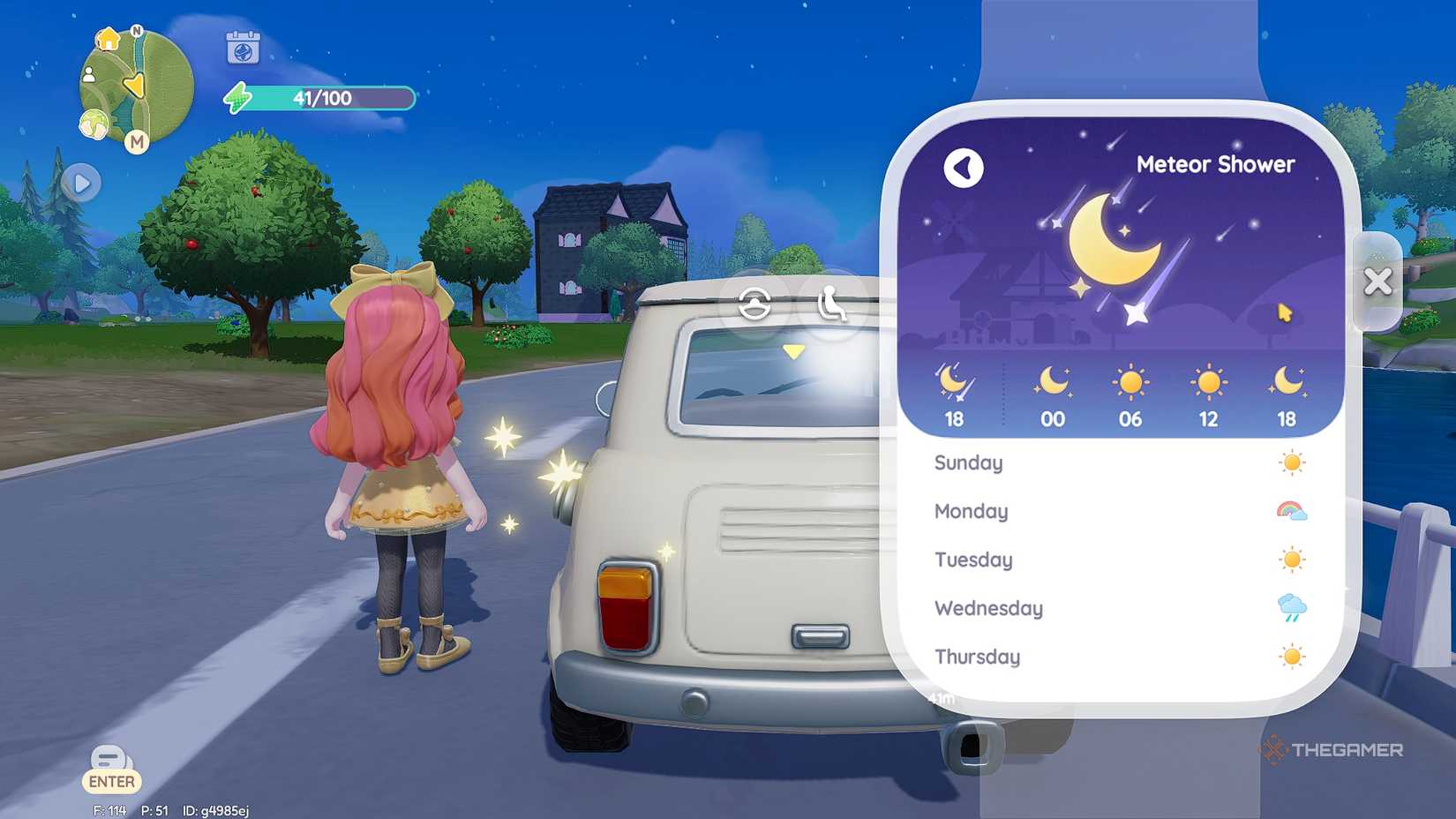Close the weather watch panel with X

[1378, 282]
